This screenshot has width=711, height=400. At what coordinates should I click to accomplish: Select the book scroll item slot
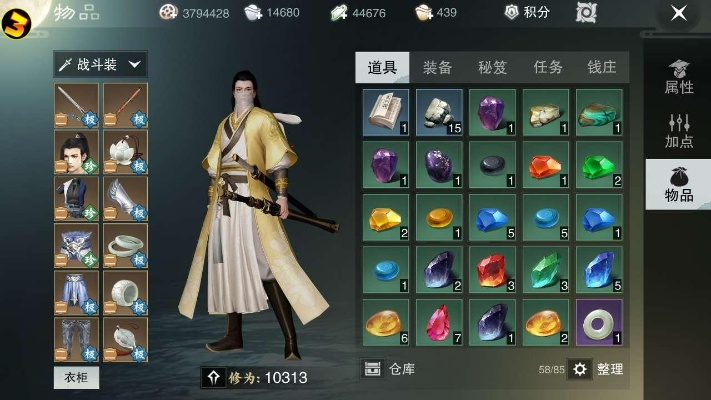tap(385, 112)
